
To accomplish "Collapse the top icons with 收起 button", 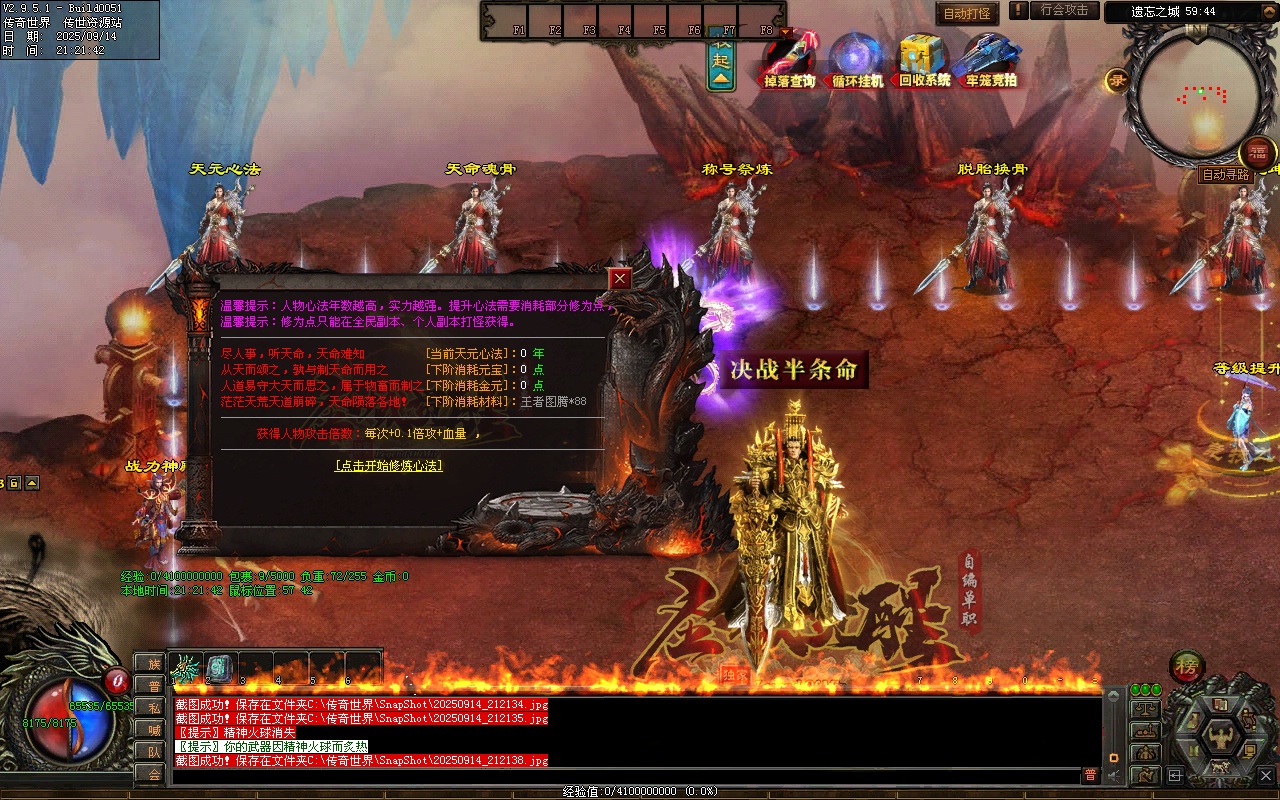I will coord(721,65).
